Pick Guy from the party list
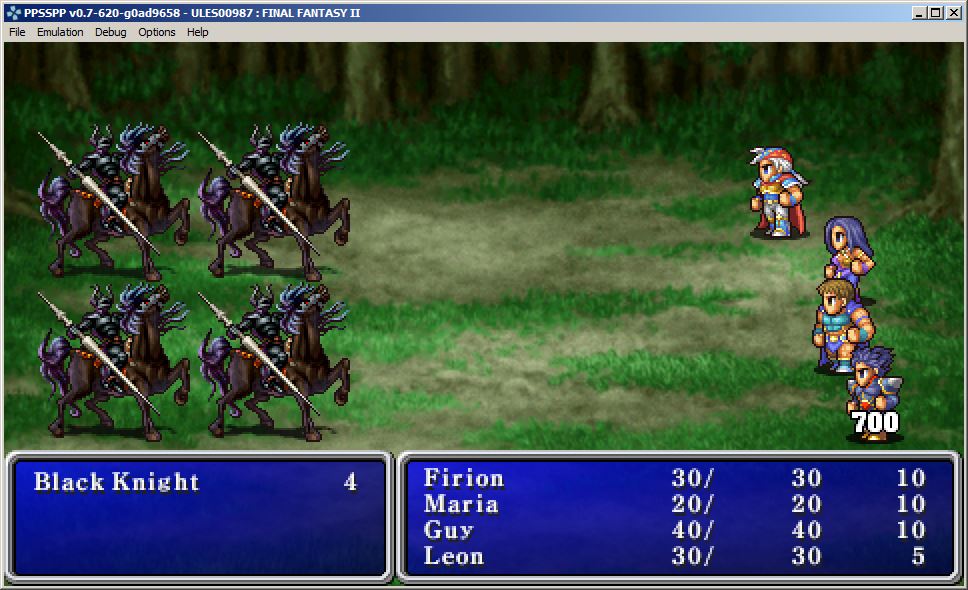 (449, 530)
